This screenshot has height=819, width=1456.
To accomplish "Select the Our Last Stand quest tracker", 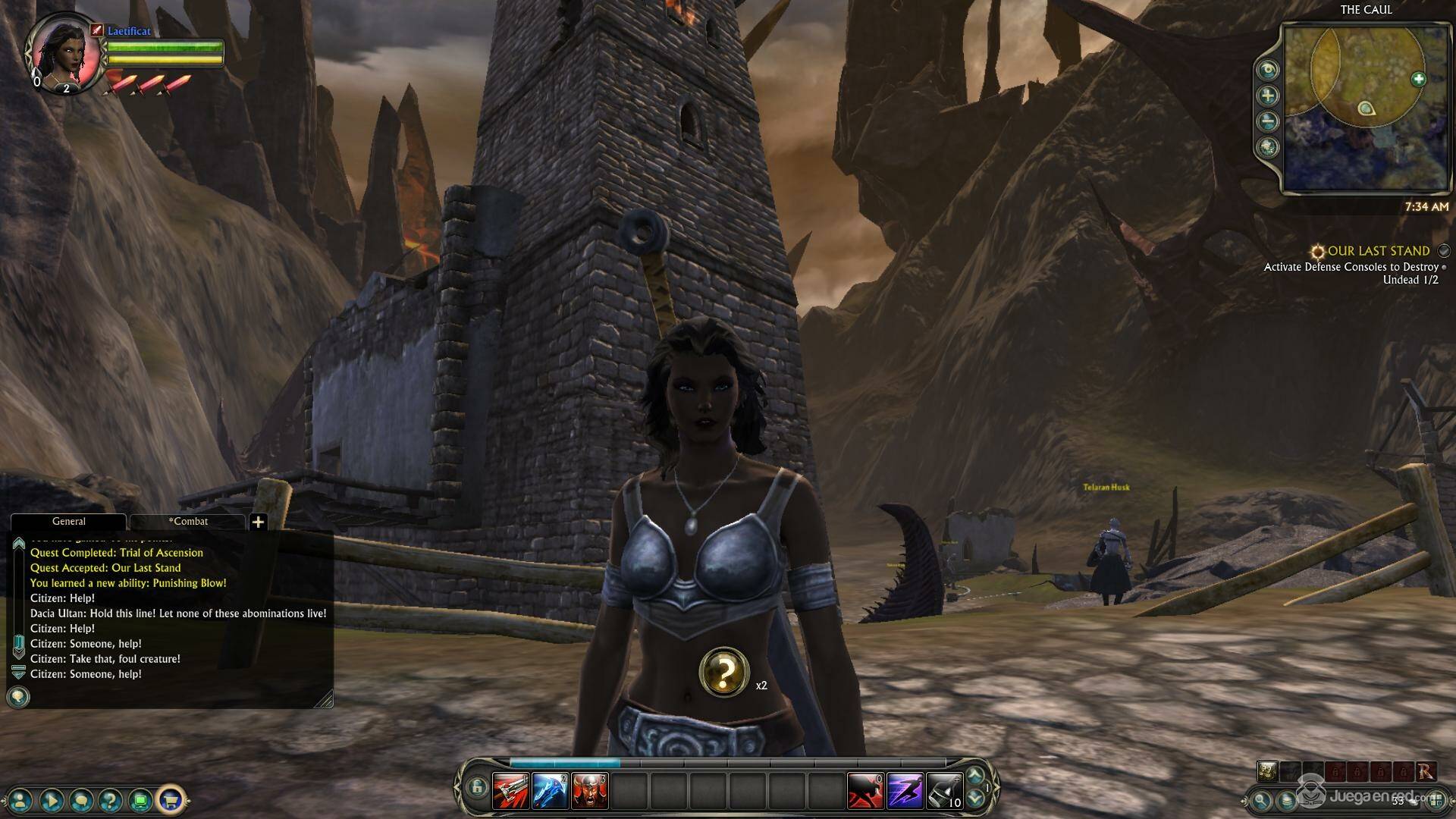I will click(x=1378, y=251).
